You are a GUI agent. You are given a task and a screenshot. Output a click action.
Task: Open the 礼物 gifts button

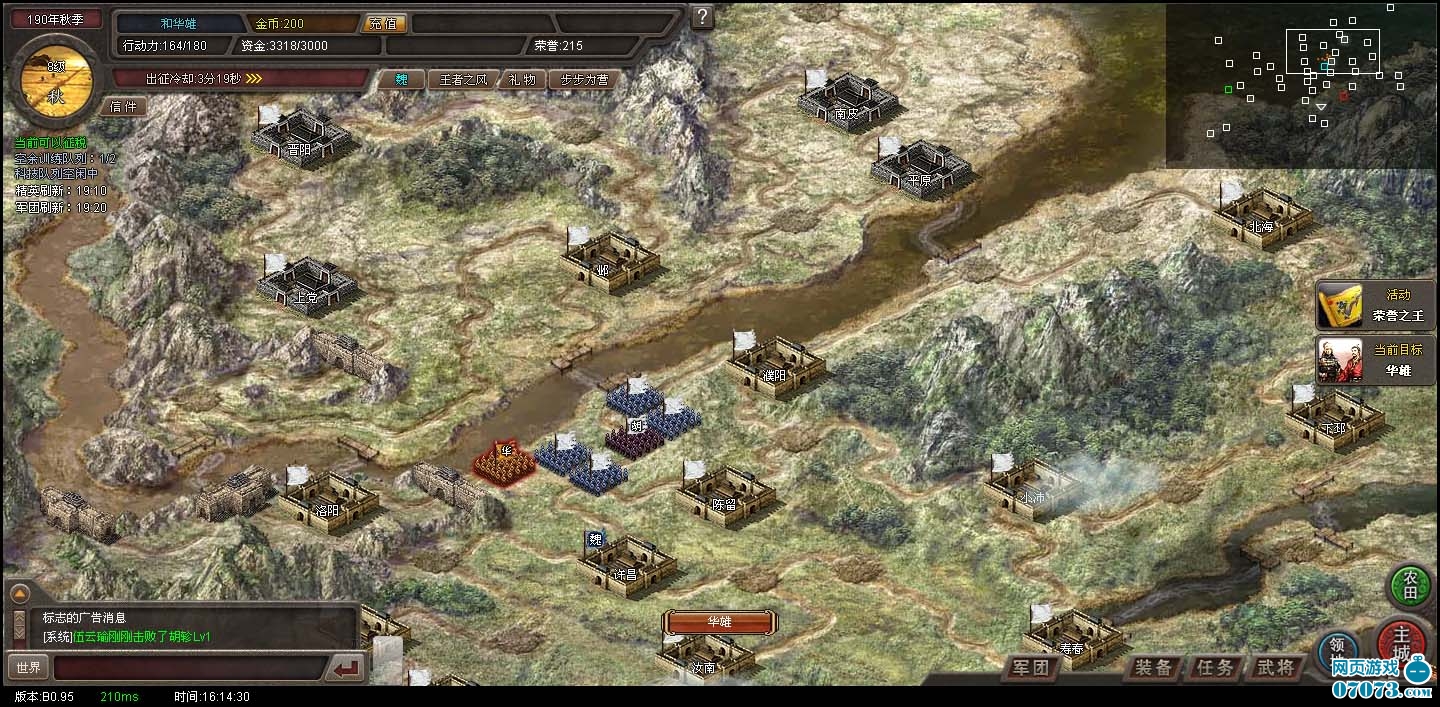pos(522,80)
